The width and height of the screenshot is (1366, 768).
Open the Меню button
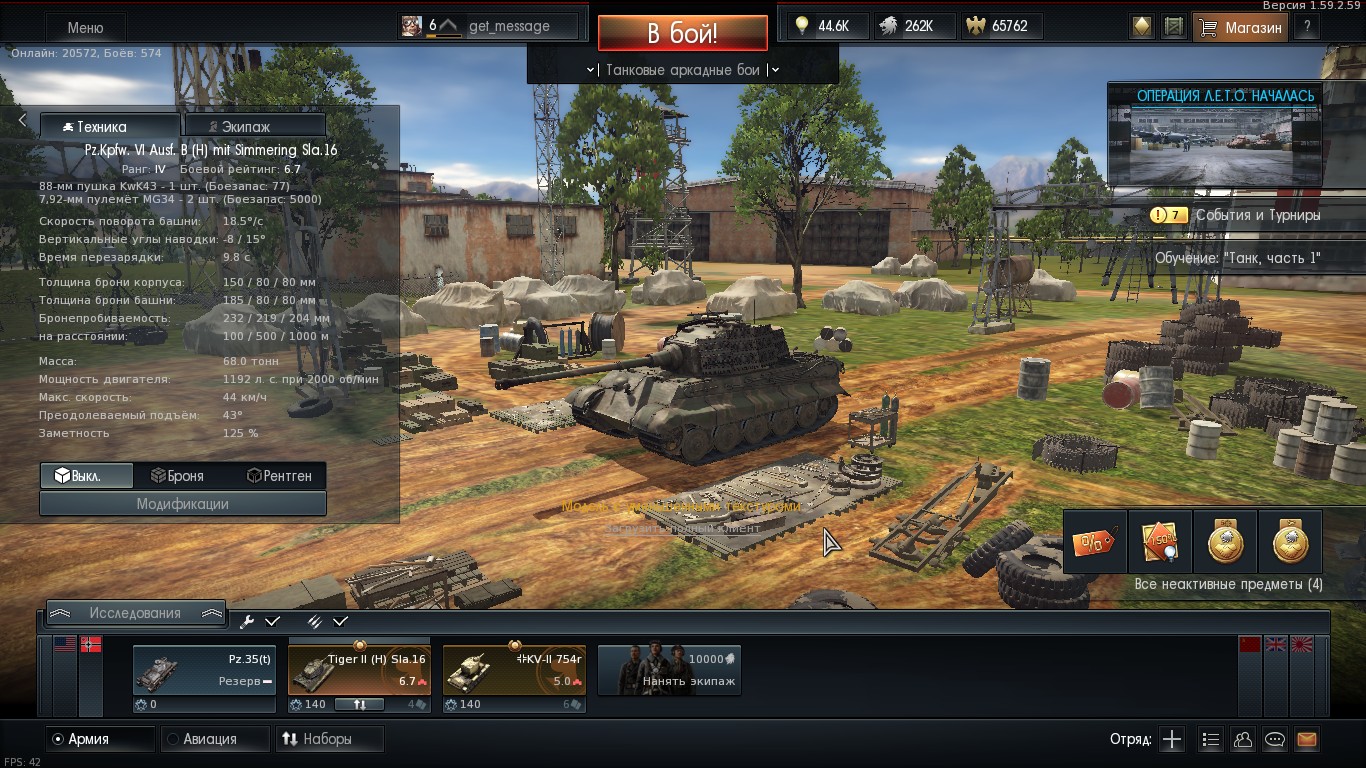point(84,28)
